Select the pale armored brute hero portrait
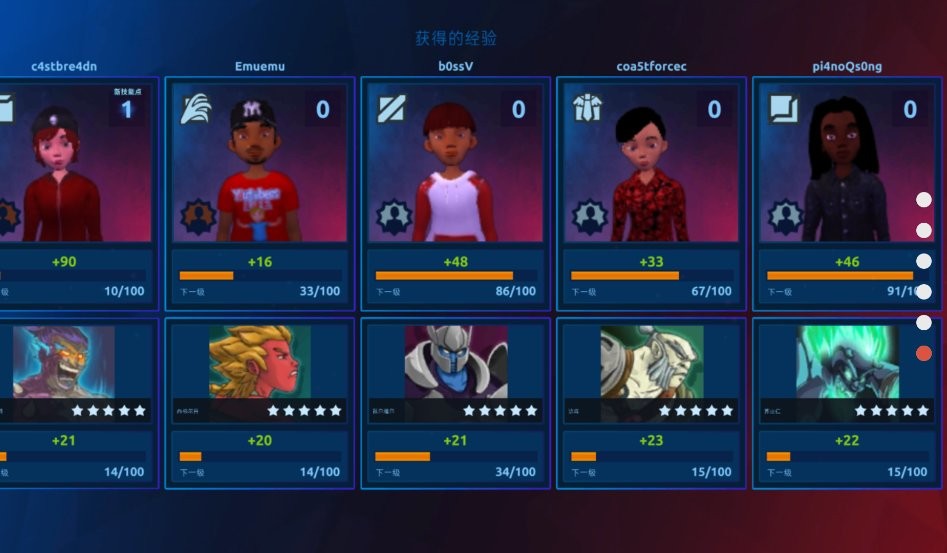This screenshot has height=553, width=947. tap(651, 362)
